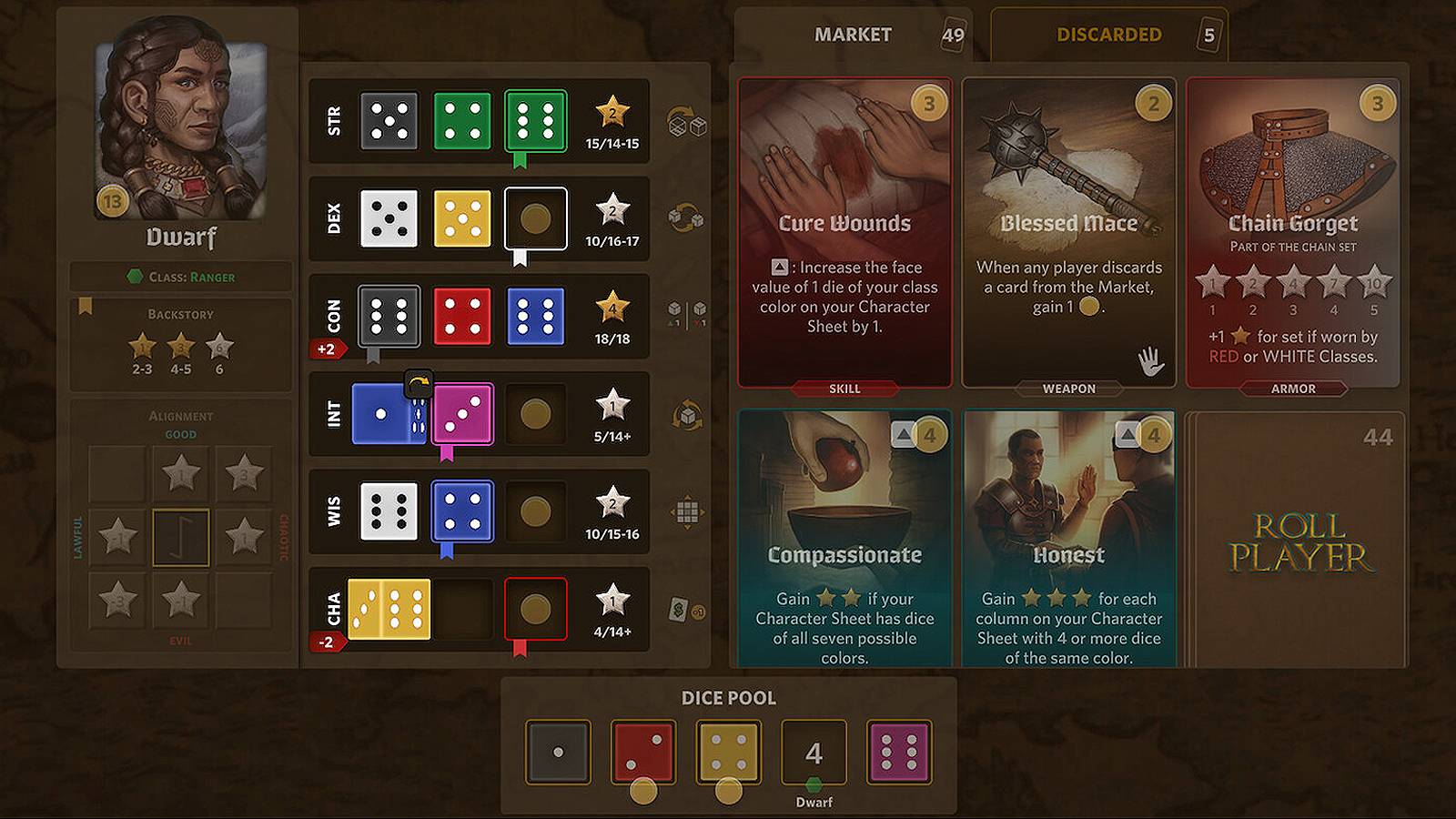Select the Lawful alignment star on the left
Image resolution: width=1456 pixels, height=819 pixels.
[x=116, y=537]
